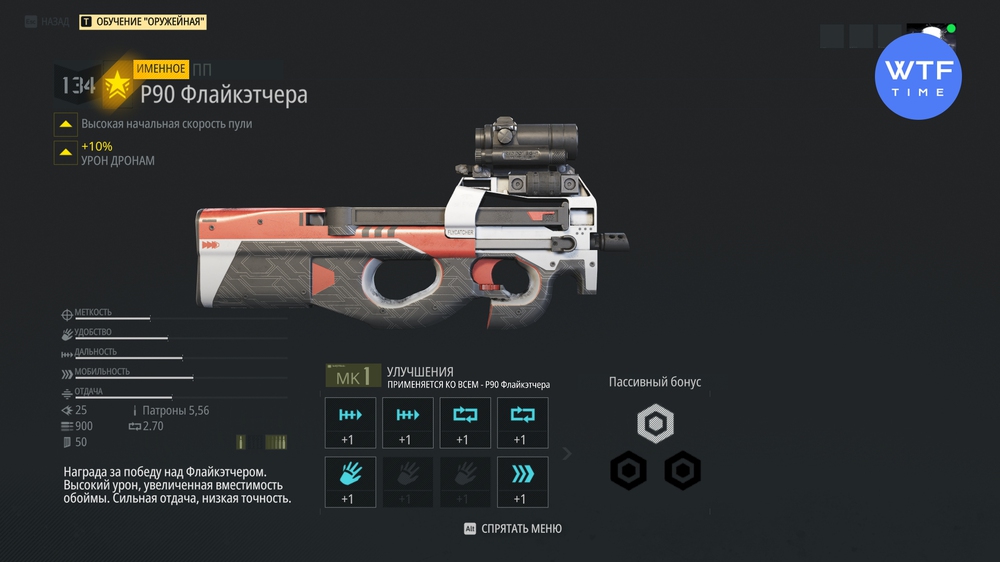Click the gold star signature weapon icon
Screen dimensions: 1000x562
click(118, 86)
